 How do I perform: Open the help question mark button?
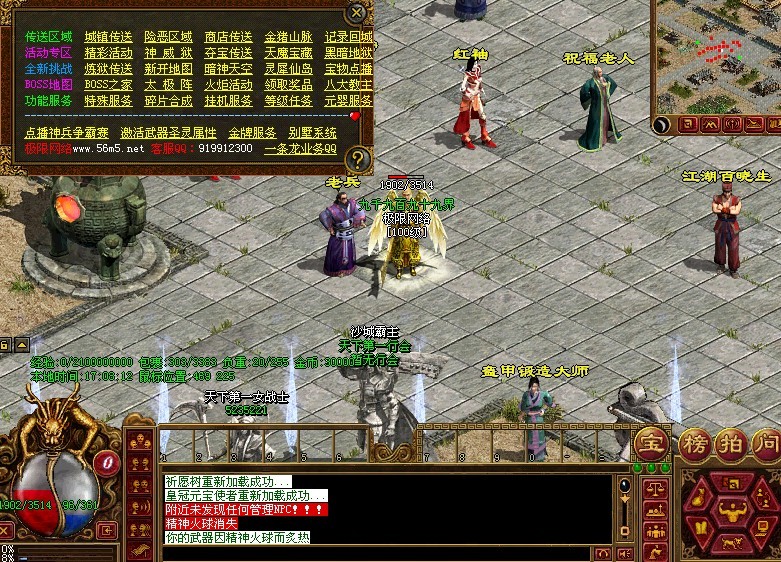pyautogui.click(x=359, y=158)
